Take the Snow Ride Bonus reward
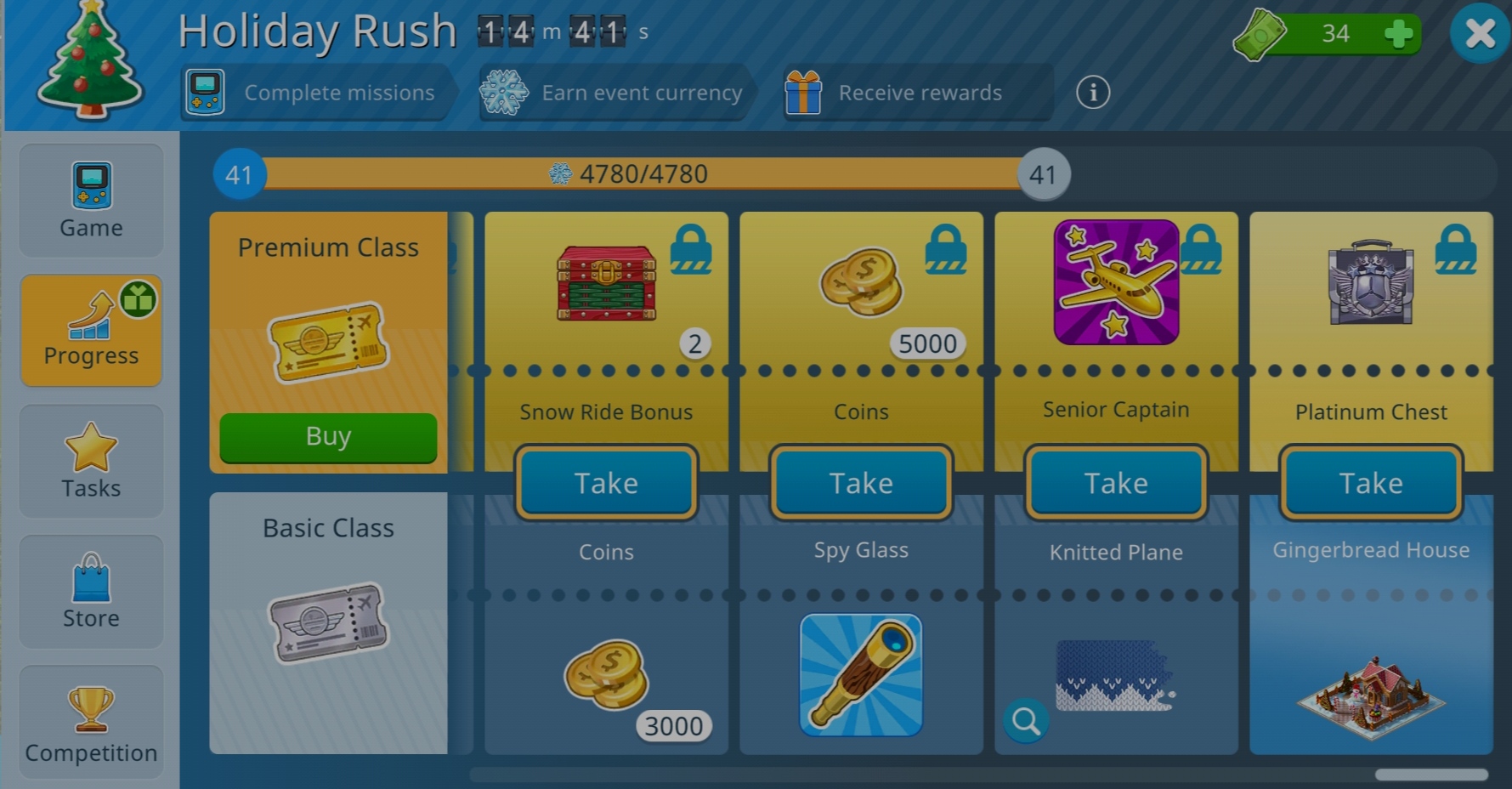1512x789 pixels. click(606, 483)
